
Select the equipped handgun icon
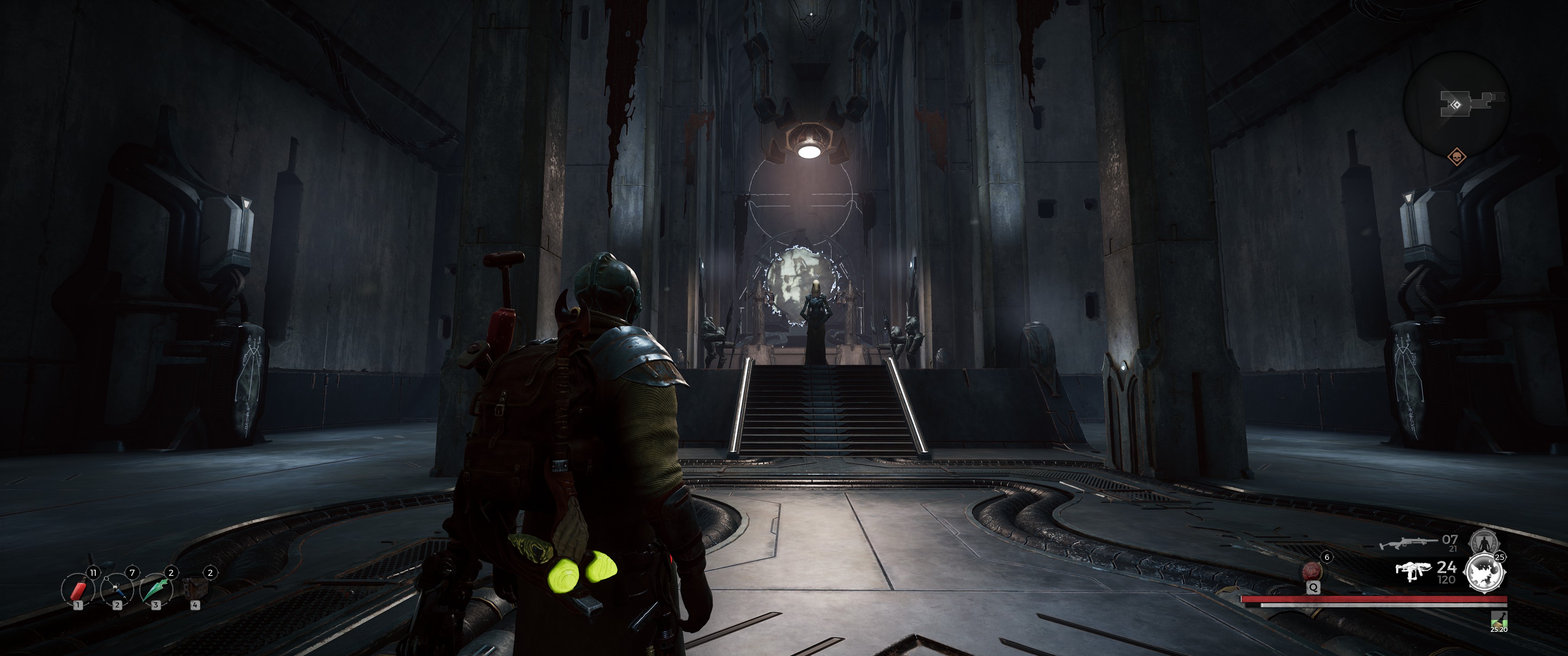pyautogui.click(x=1412, y=571)
